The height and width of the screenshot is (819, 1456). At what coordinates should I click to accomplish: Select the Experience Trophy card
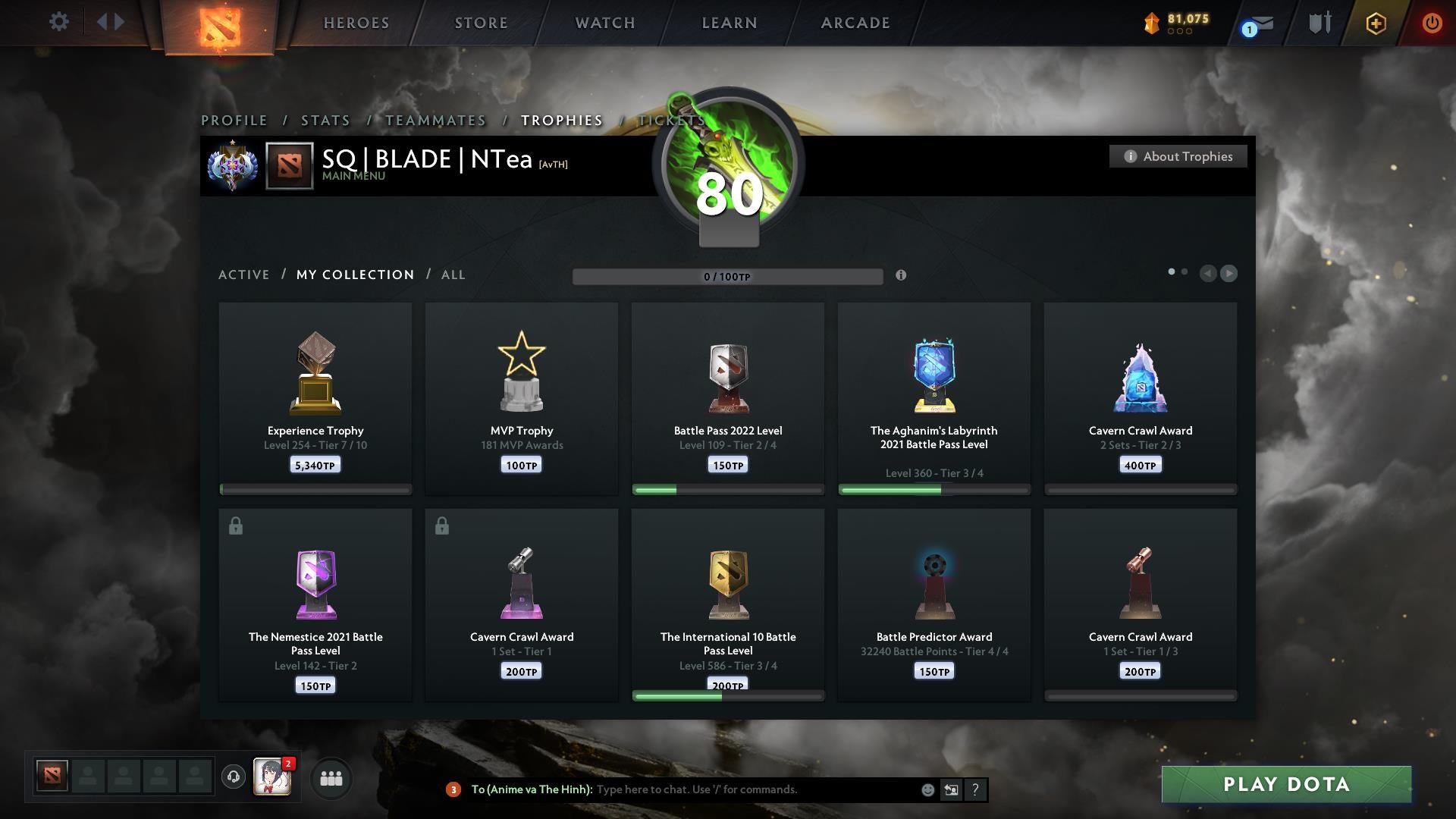coord(315,394)
